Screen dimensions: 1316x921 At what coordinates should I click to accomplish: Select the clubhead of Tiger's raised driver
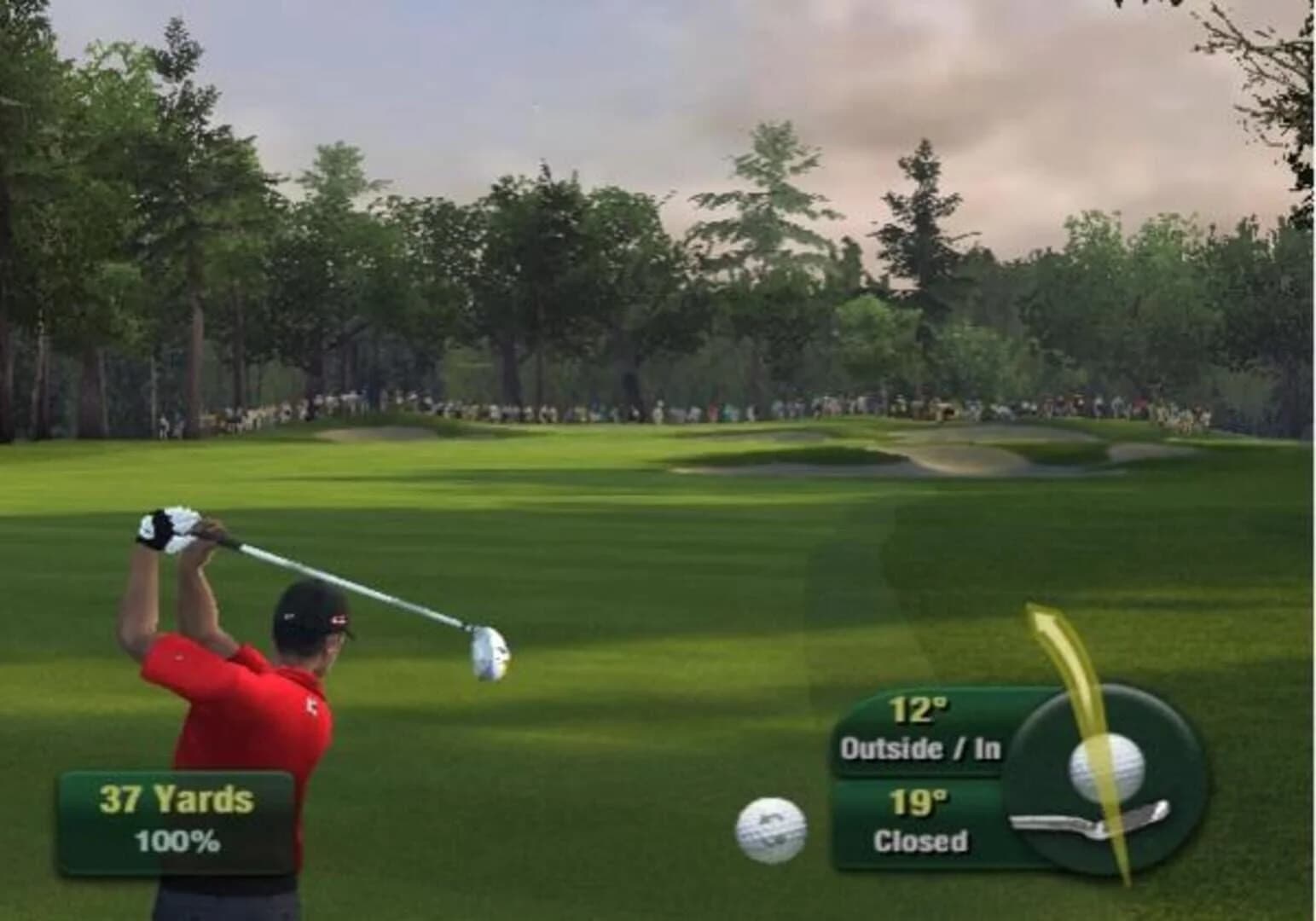[490, 657]
